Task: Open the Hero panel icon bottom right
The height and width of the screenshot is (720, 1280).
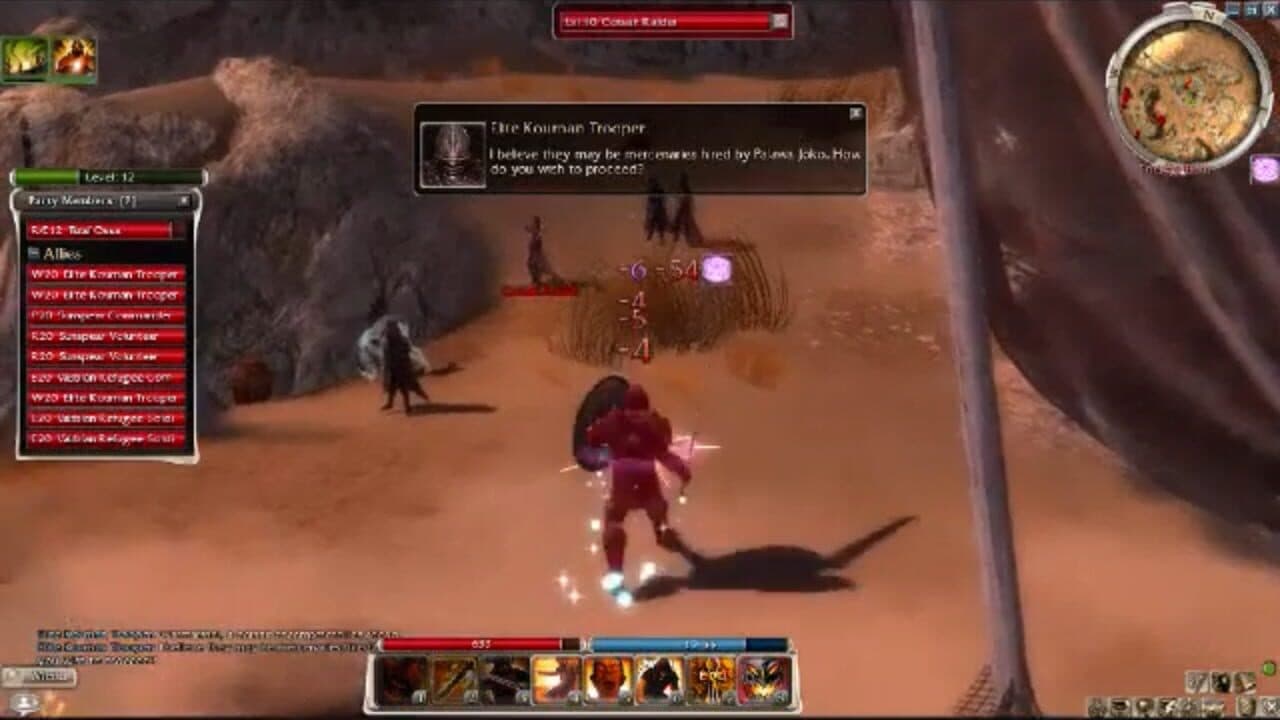Action: (x=1097, y=707)
